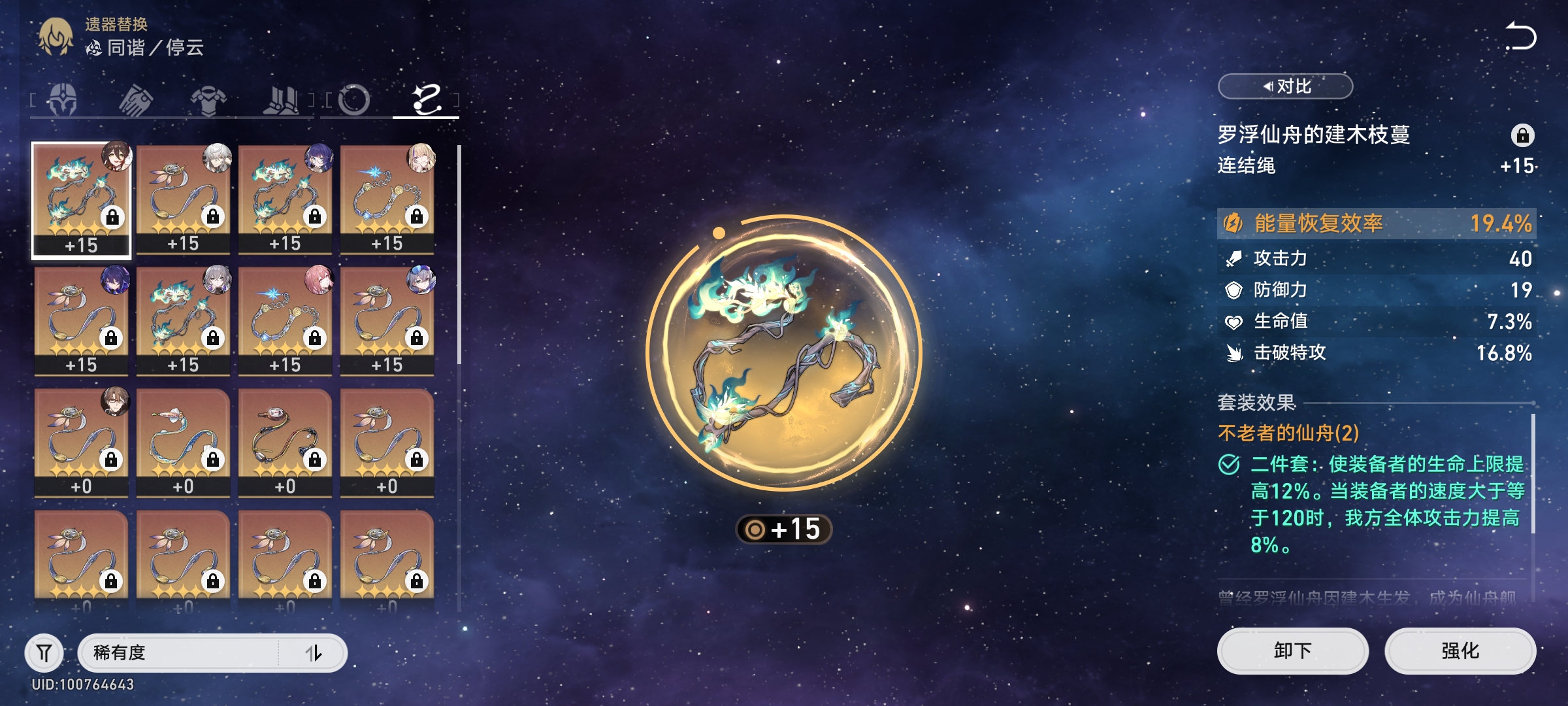This screenshot has height=706, width=1568.
Task: Unequip relic with 卸下 button
Action: 1292,650
